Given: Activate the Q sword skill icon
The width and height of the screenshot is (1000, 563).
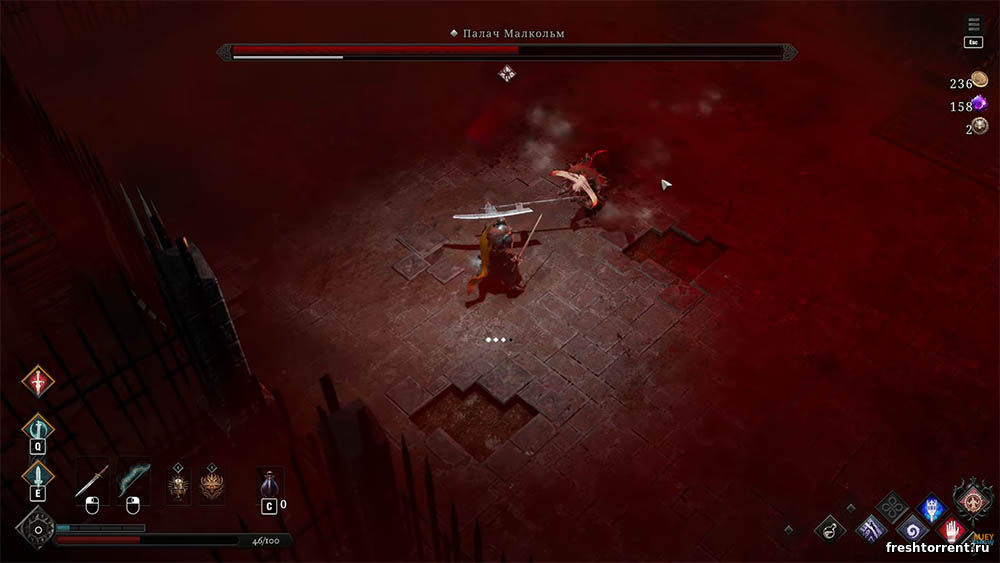Looking at the screenshot, I should pyautogui.click(x=38, y=429).
